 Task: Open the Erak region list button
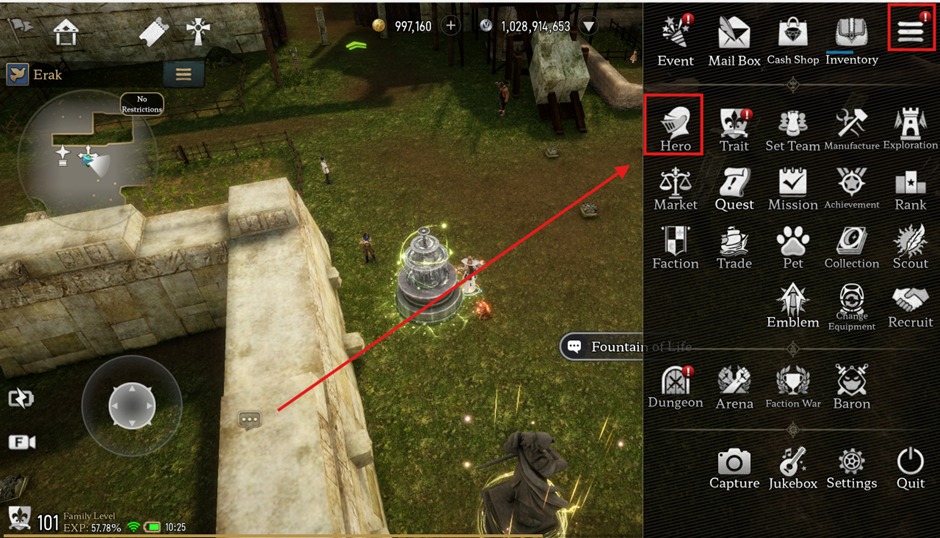coord(183,74)
